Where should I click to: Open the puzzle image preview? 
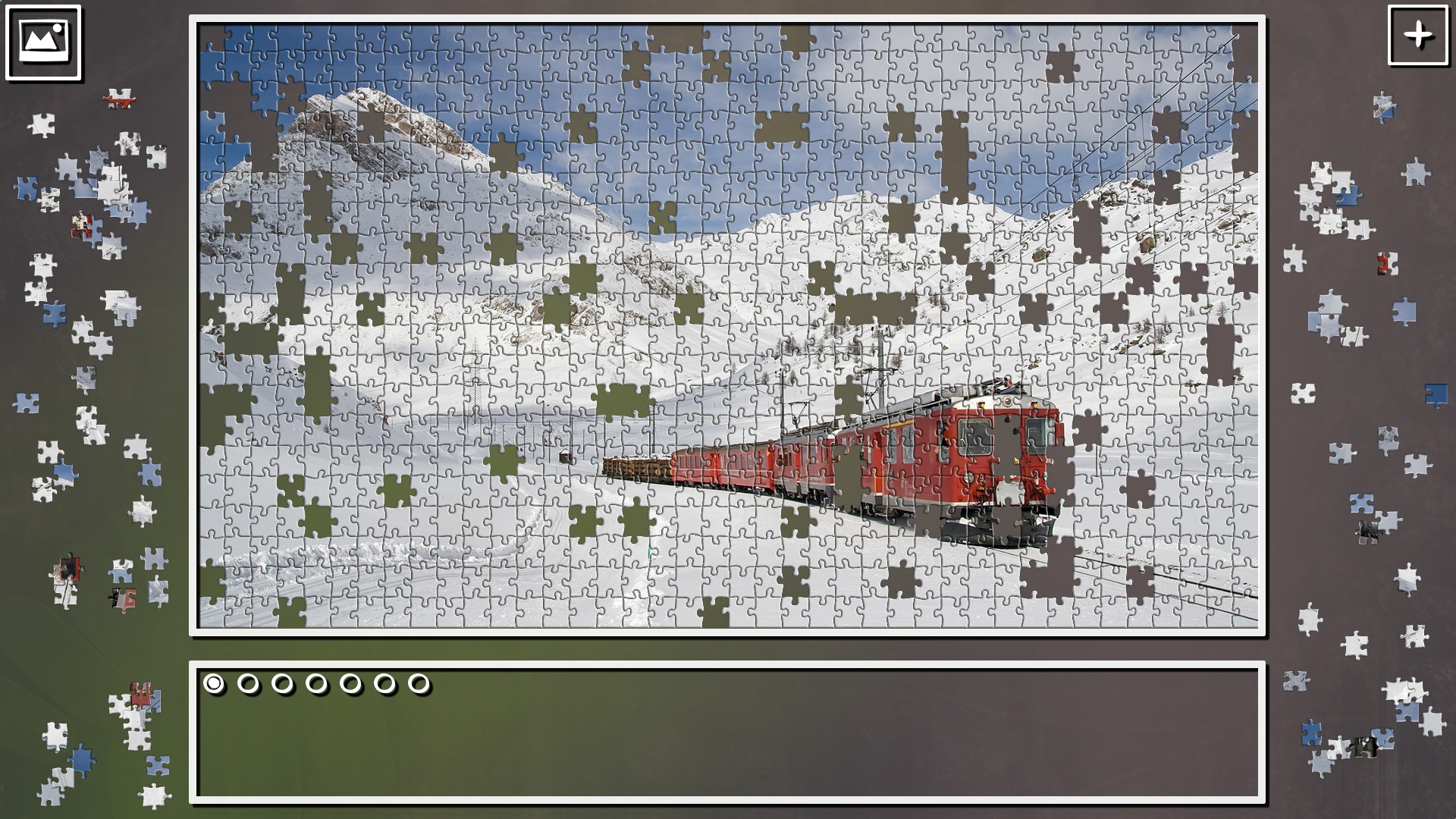pyautogui.click(x=42, y=42)
